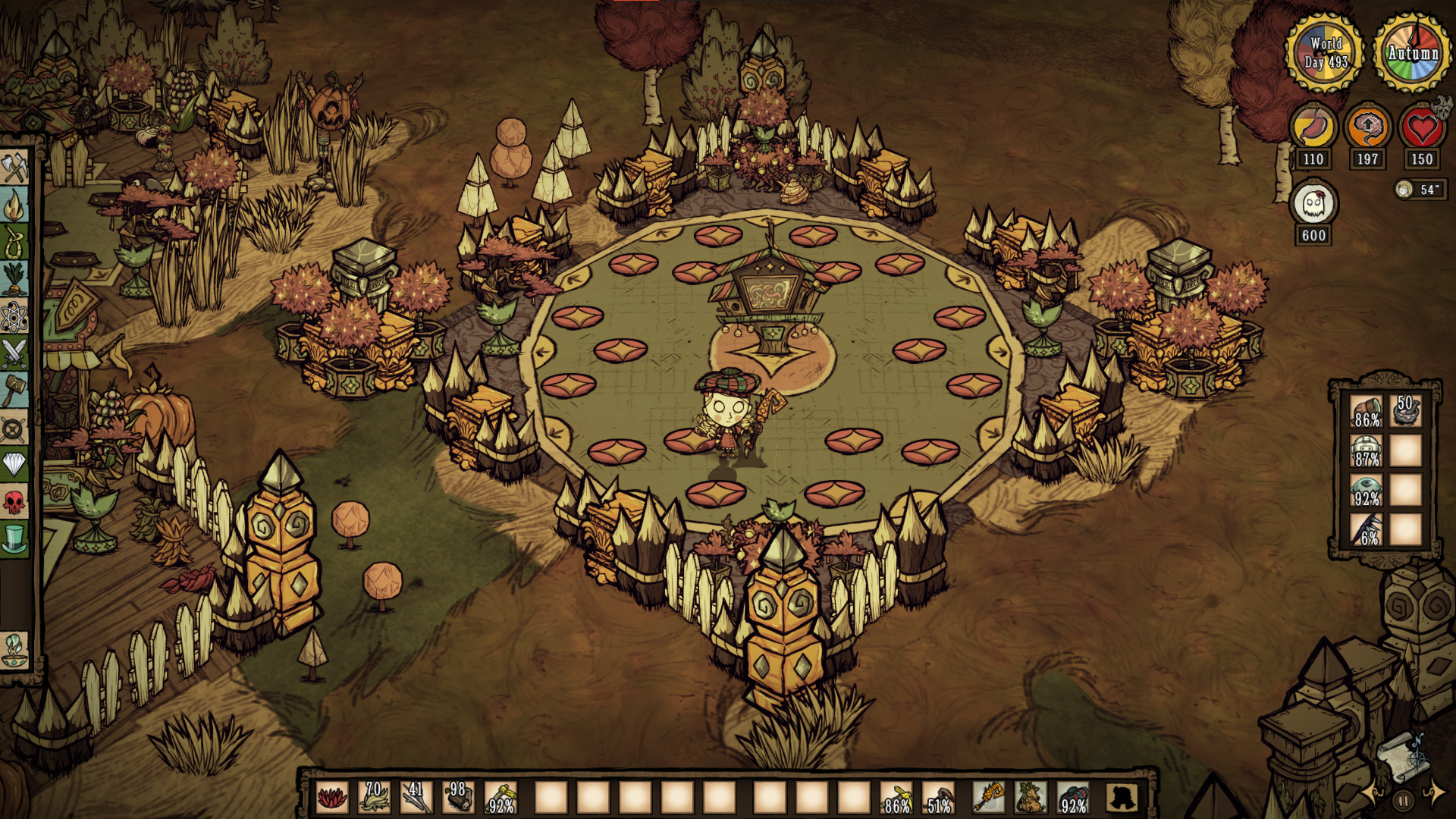Click the equipped hand-slot cane item
The image size is (1456, 819).
(x=988, y=798)
